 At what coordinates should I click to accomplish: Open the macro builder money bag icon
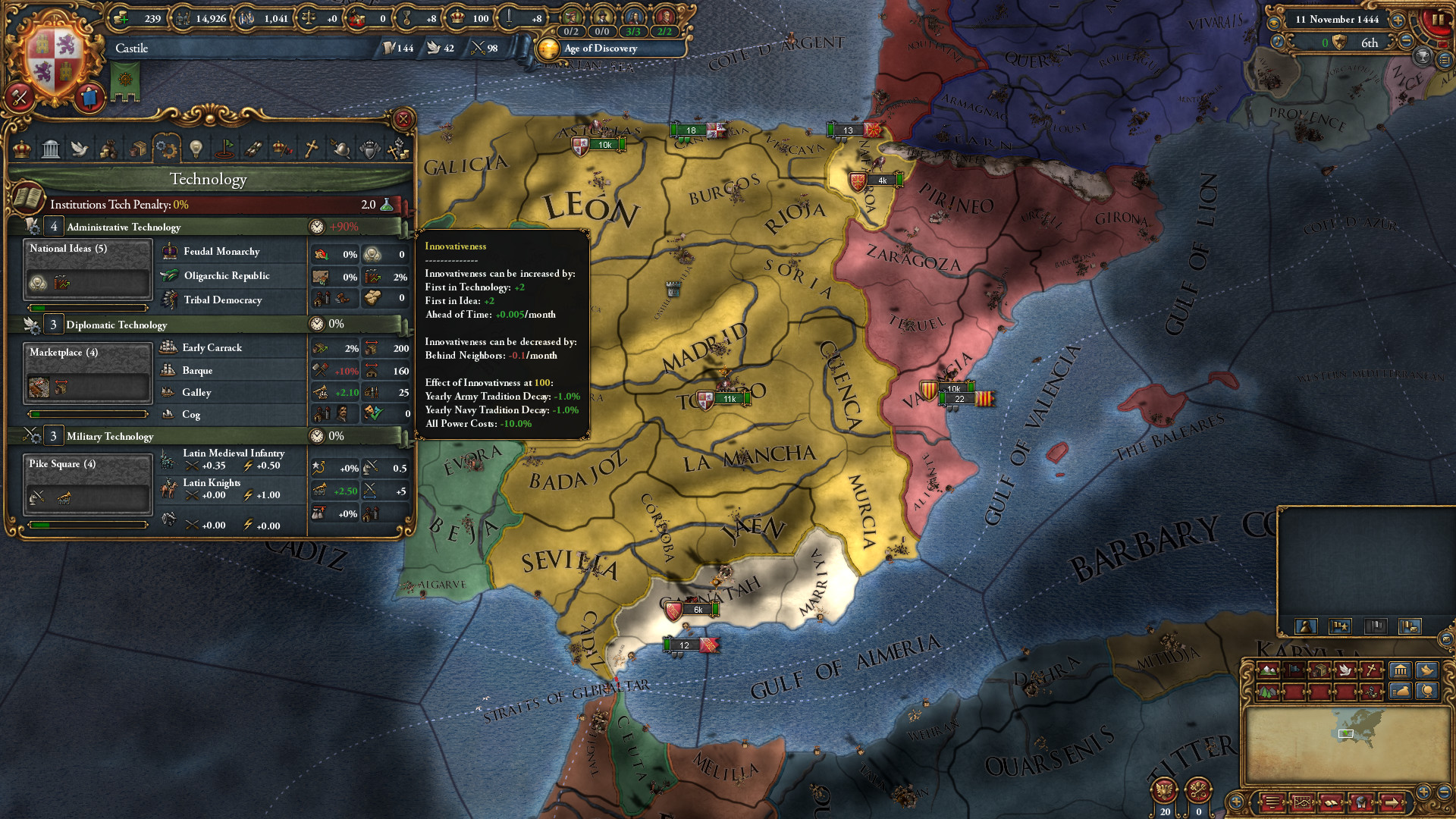pyautogui.click(x=1401, y=691)
